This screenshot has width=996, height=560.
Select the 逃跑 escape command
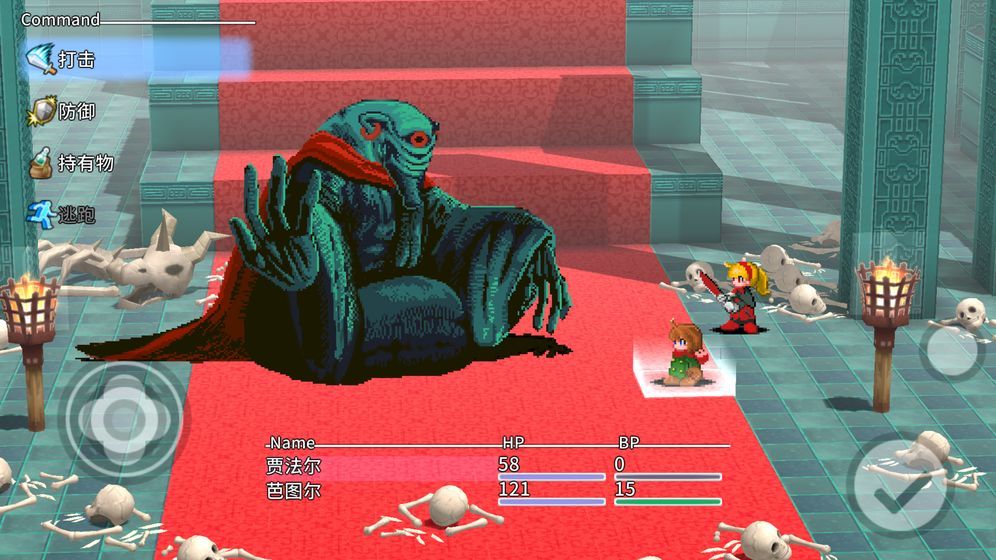click(x=76, y=214)
